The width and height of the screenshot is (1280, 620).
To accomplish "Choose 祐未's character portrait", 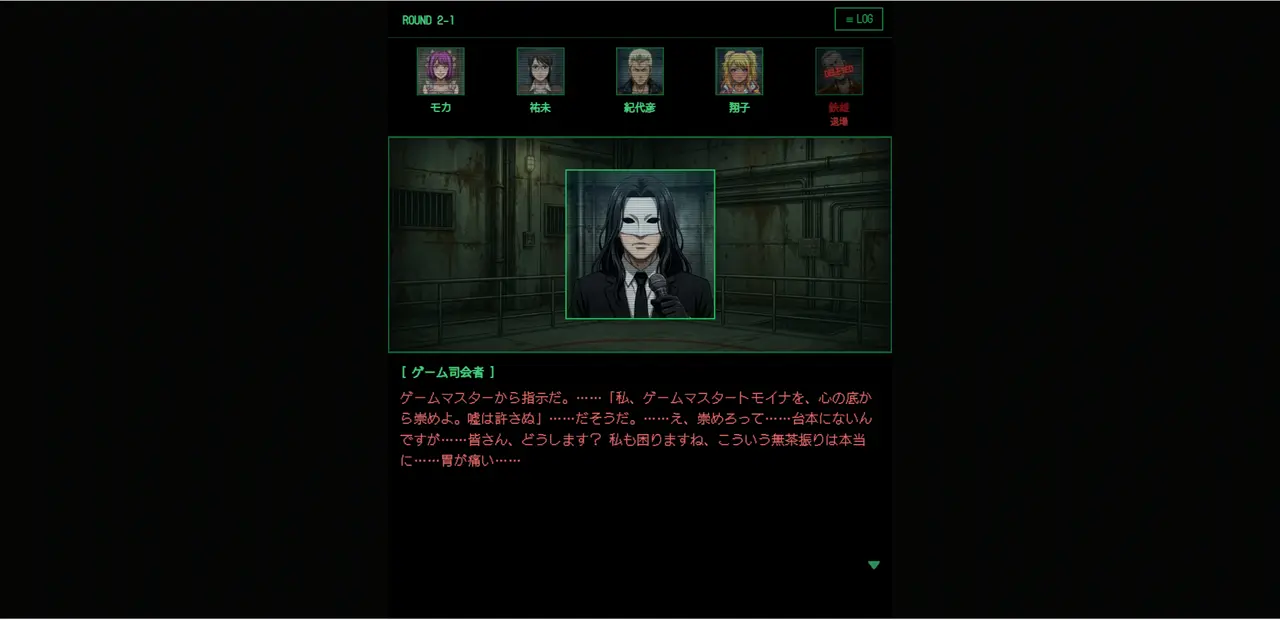I will point(540,72).
